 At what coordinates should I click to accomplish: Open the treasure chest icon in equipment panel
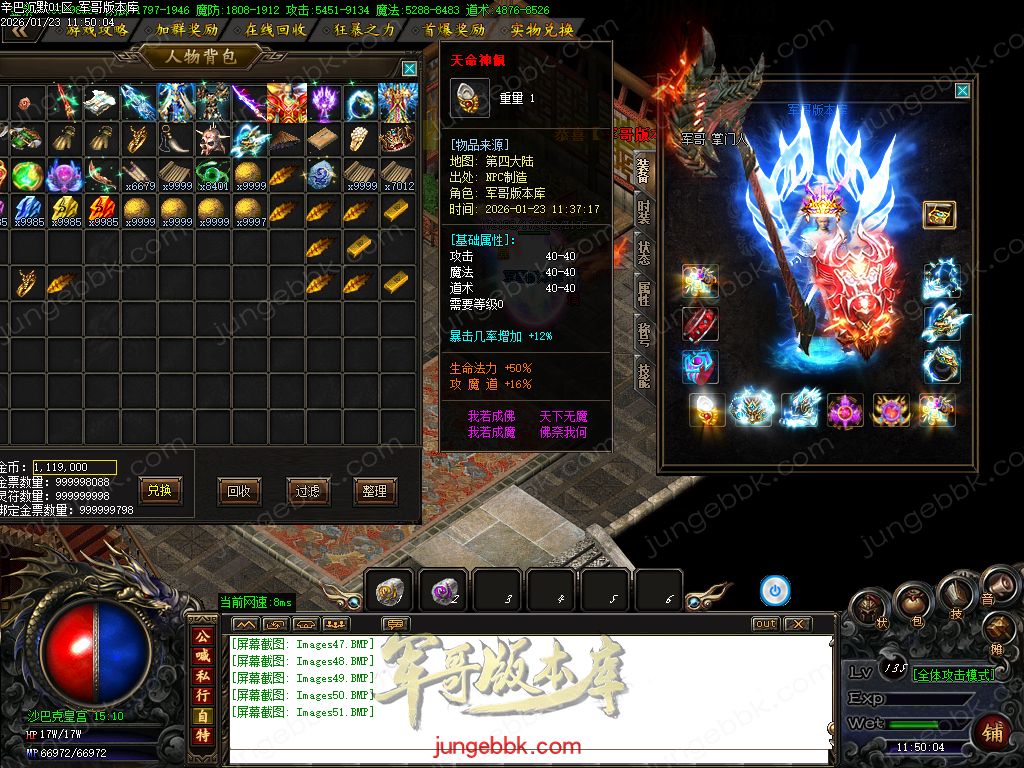[939, 214]
